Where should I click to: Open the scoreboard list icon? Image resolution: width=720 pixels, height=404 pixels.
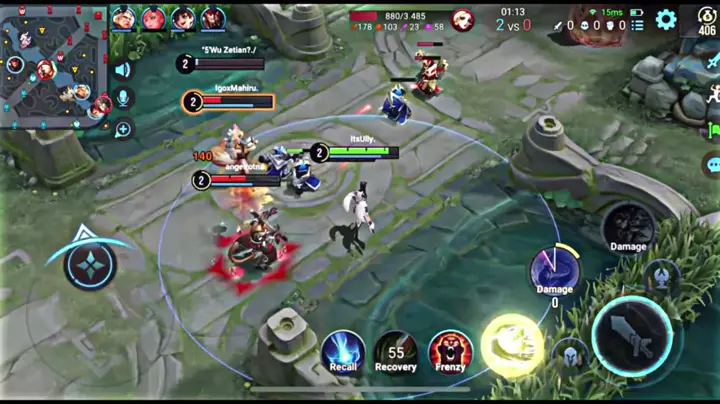(638, 25)
